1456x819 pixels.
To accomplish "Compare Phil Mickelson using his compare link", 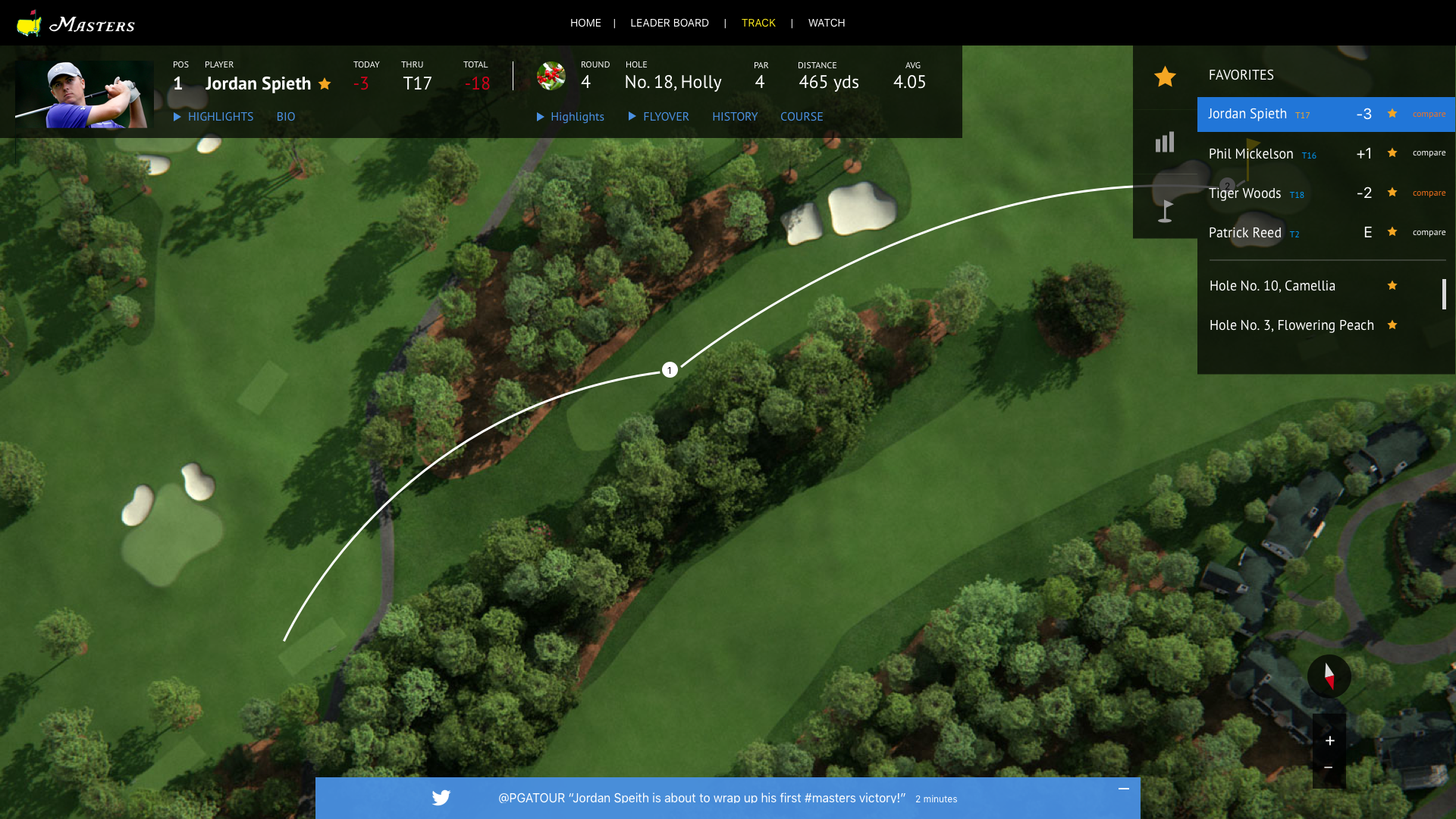I will (x=1429, y=152).
